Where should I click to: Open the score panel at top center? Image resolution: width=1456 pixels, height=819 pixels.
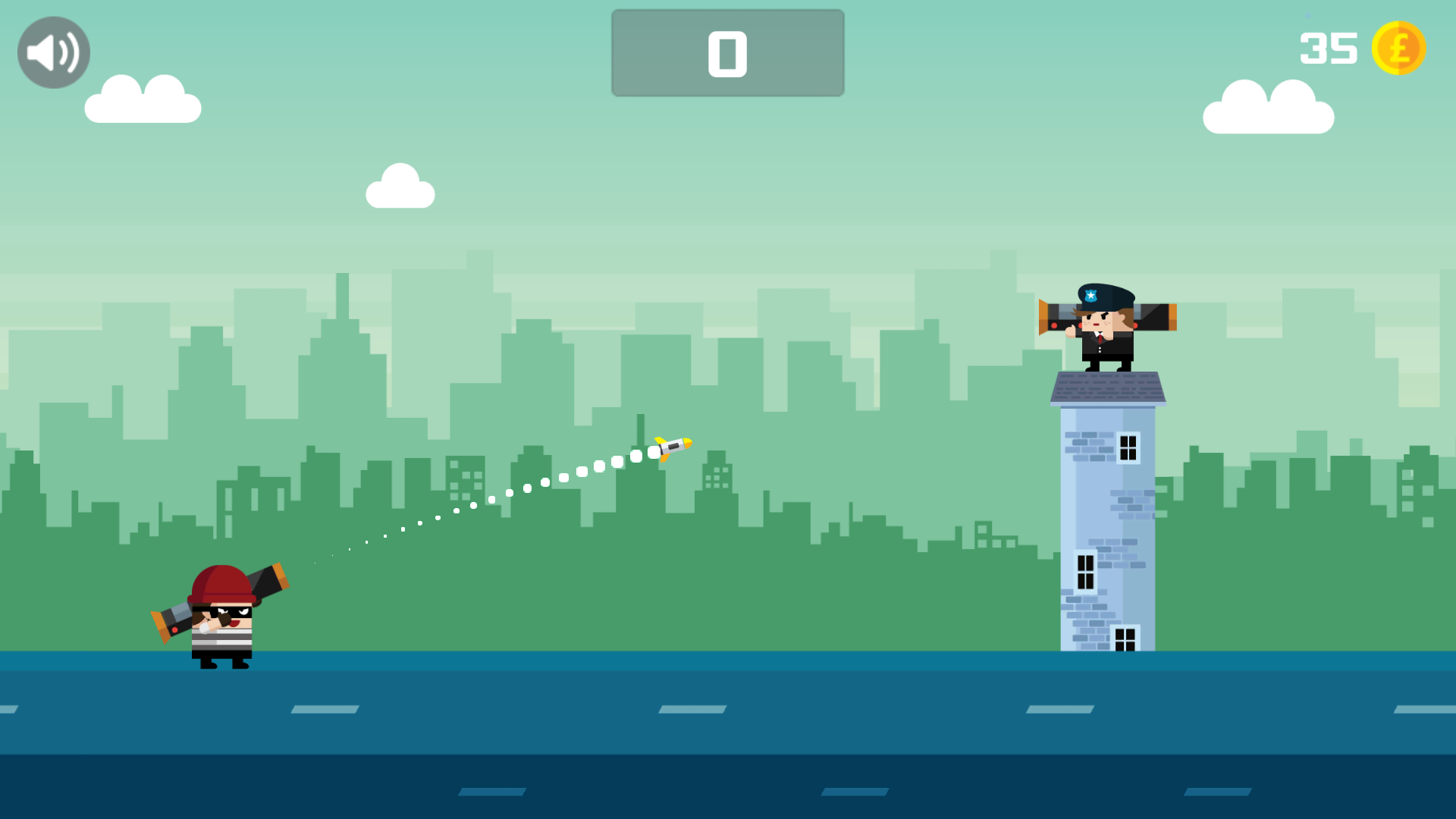click(727, 52)
